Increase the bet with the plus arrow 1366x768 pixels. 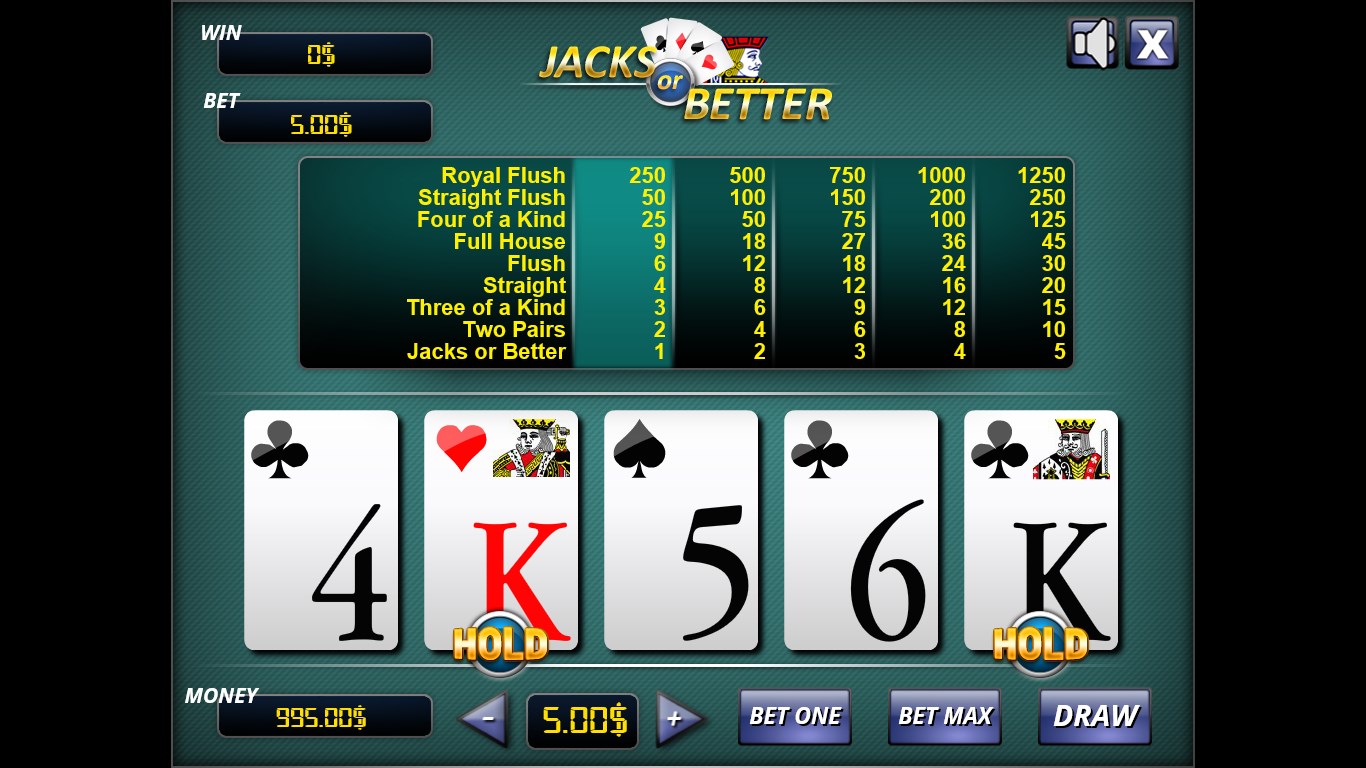(678, 718)
